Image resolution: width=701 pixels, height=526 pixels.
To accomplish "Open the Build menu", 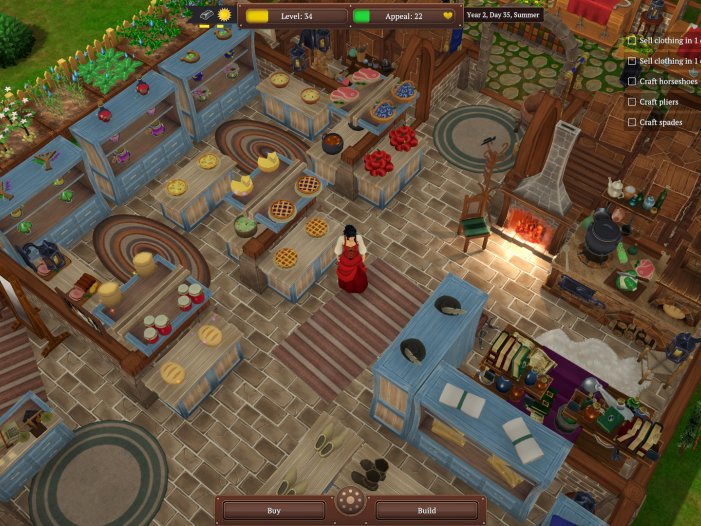I will tap(427, 510).
